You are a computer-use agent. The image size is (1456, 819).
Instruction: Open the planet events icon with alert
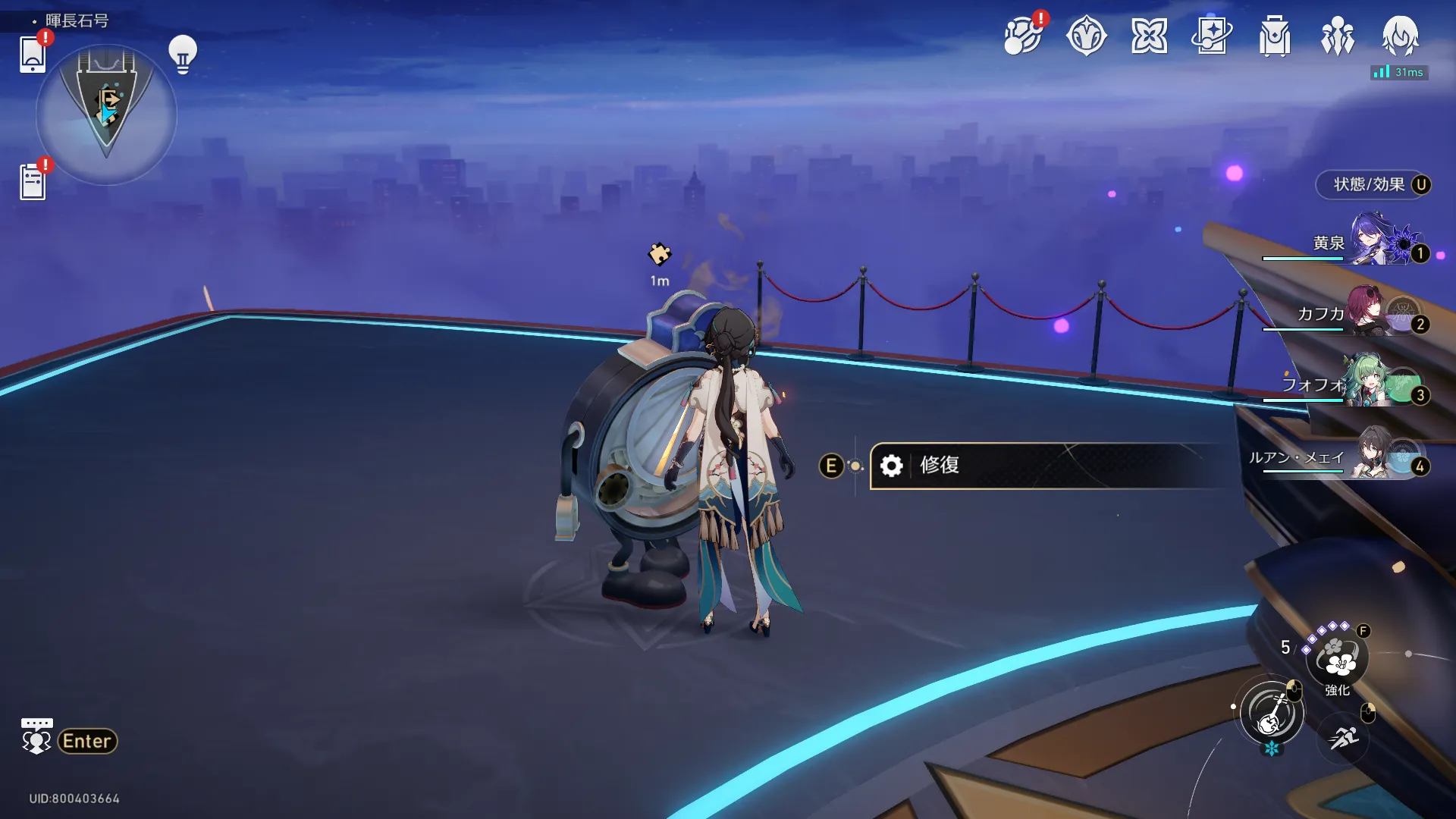point(1022,36)
